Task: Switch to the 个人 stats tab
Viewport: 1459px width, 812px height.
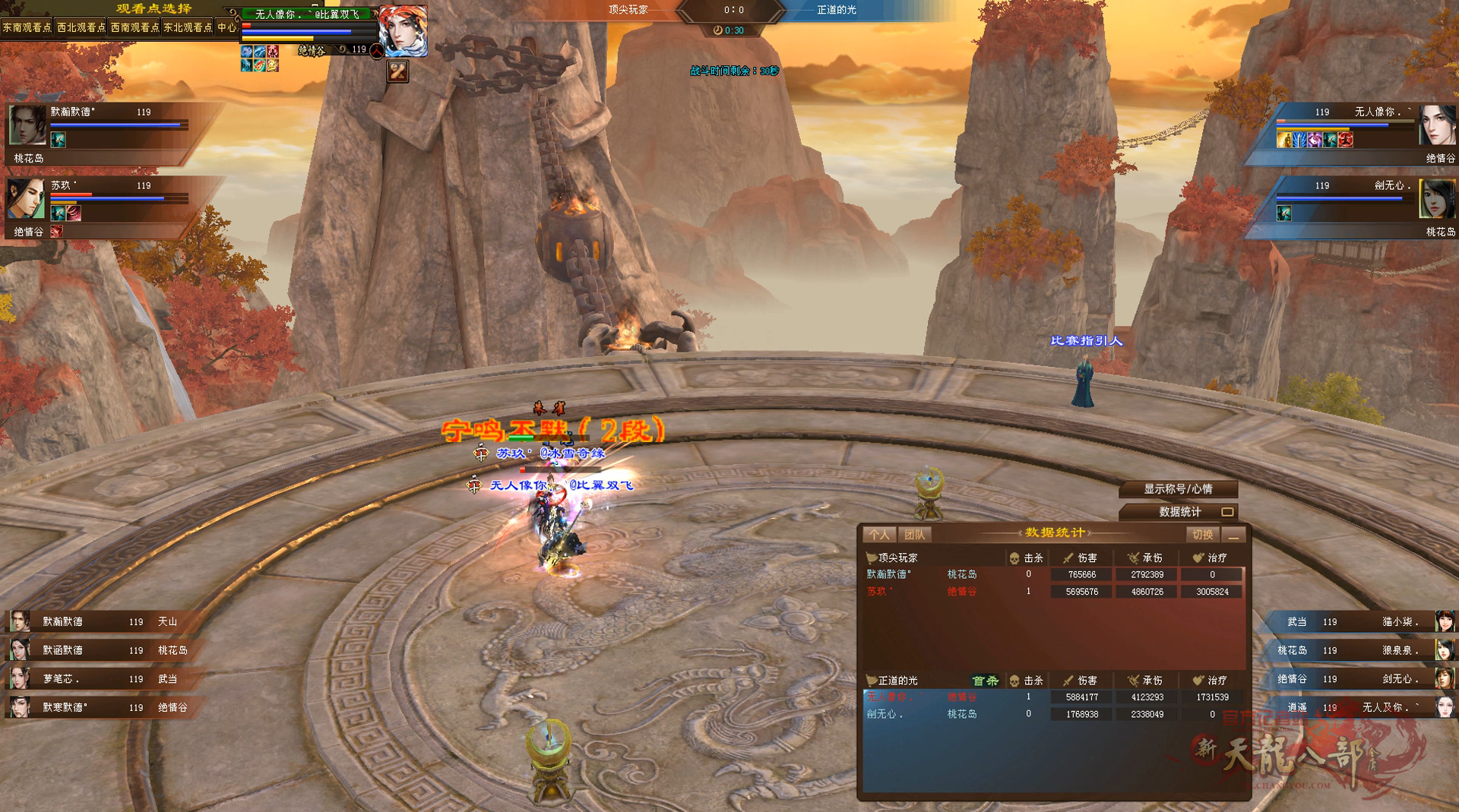Action: (879, 535)
